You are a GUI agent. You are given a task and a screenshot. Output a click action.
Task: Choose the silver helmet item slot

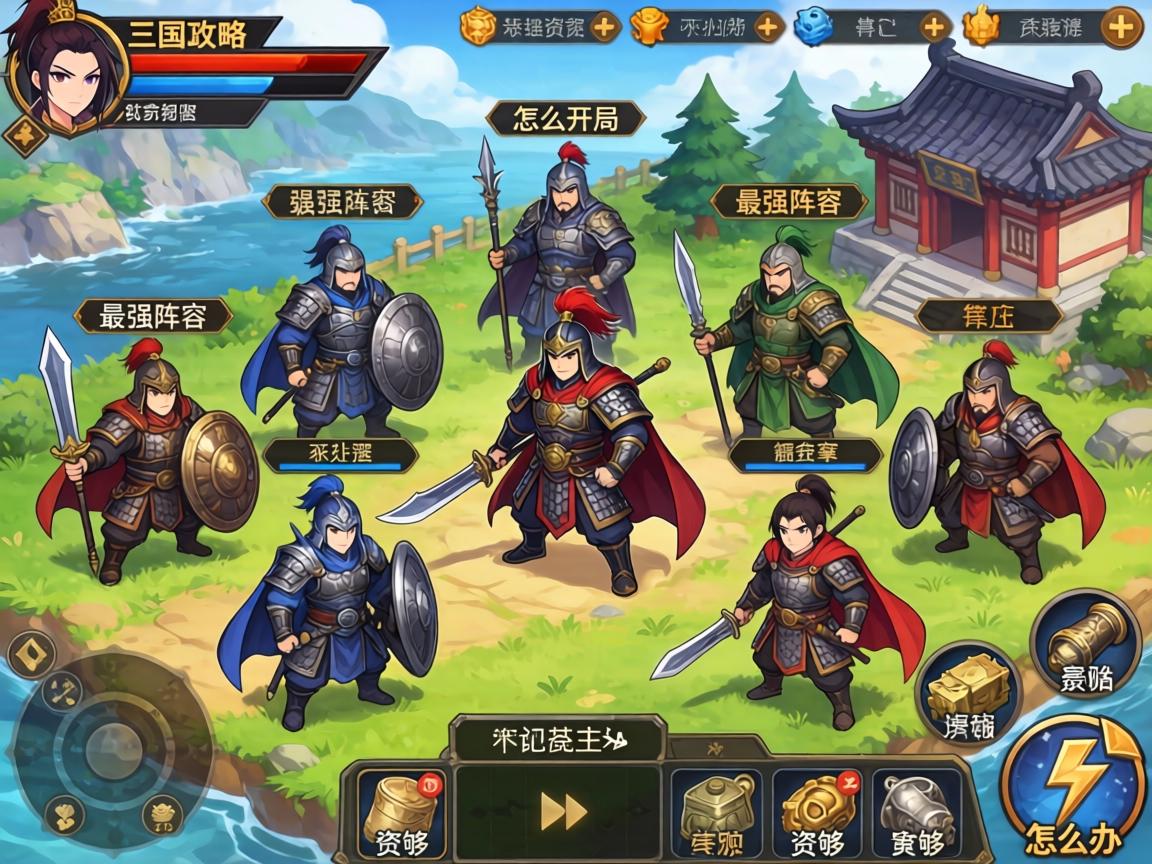[915, 813]
